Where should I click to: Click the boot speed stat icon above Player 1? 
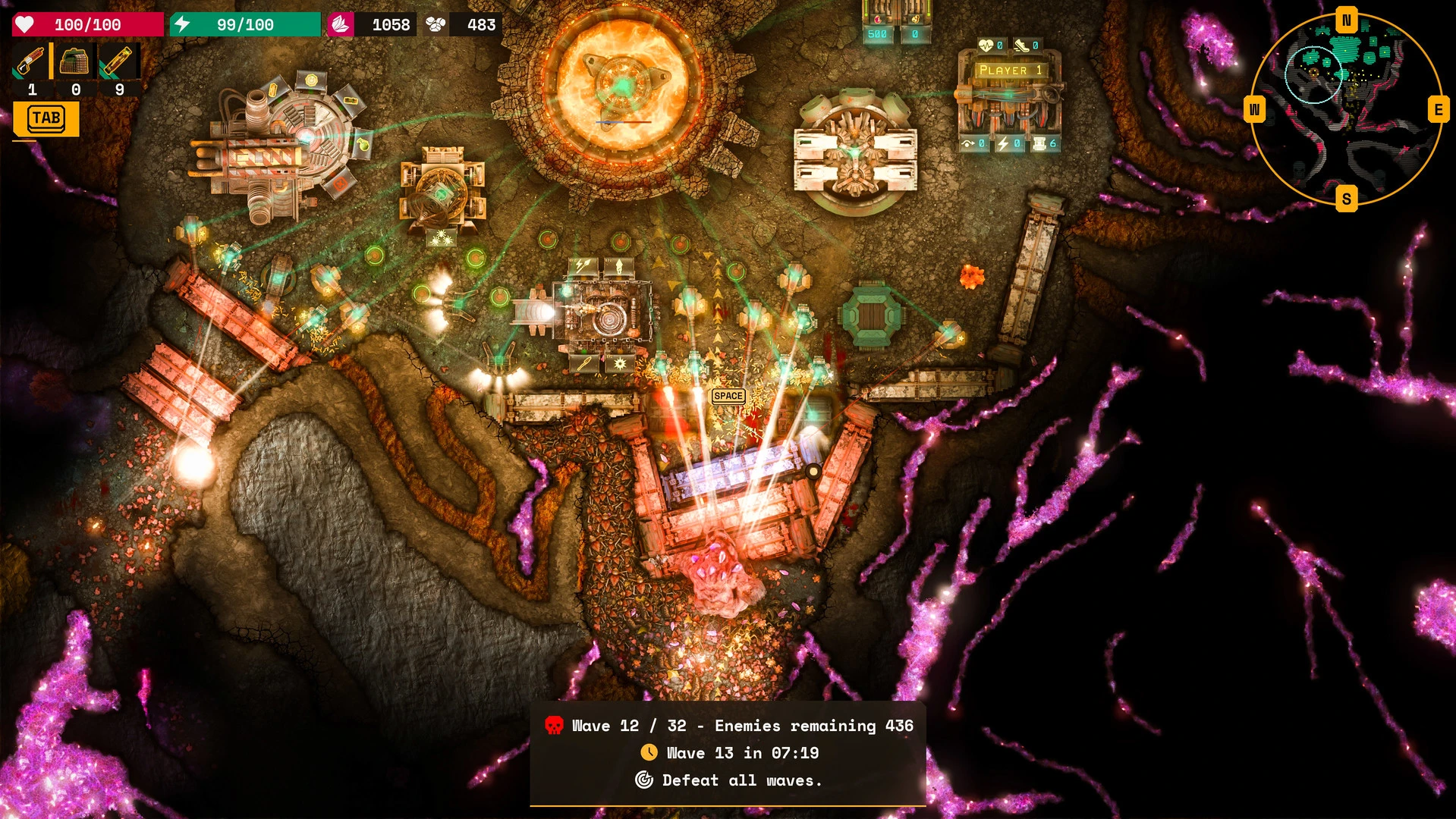pyautogui.click(x=1022, y=45)
